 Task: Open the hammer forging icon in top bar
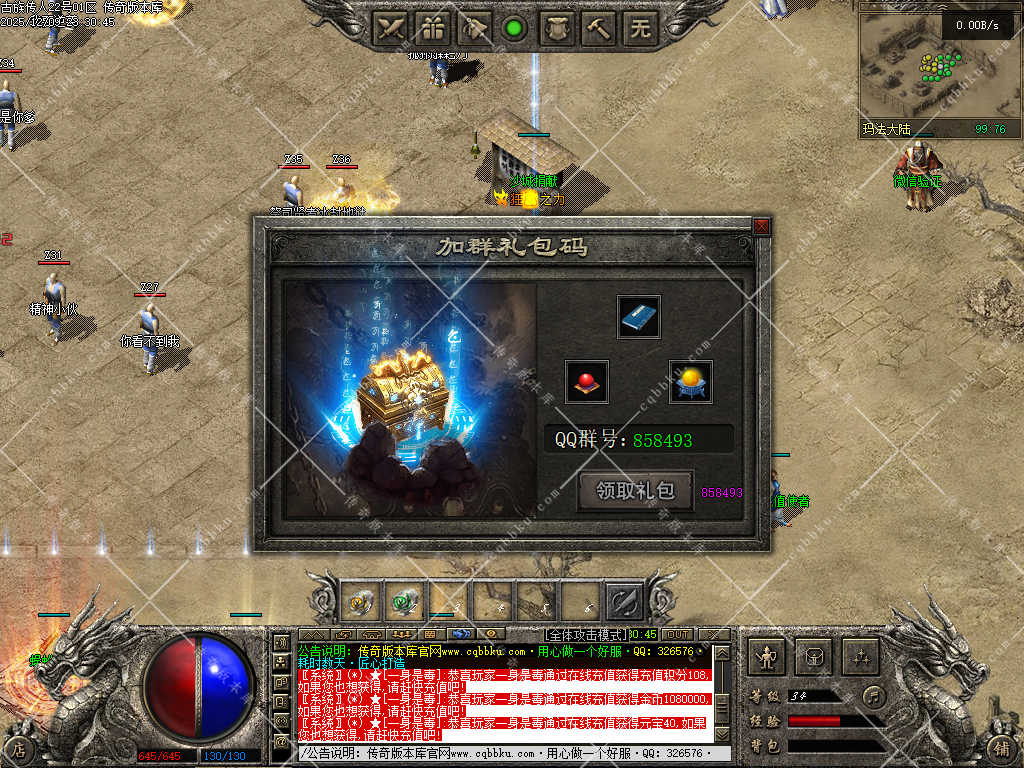pos(598,28)
